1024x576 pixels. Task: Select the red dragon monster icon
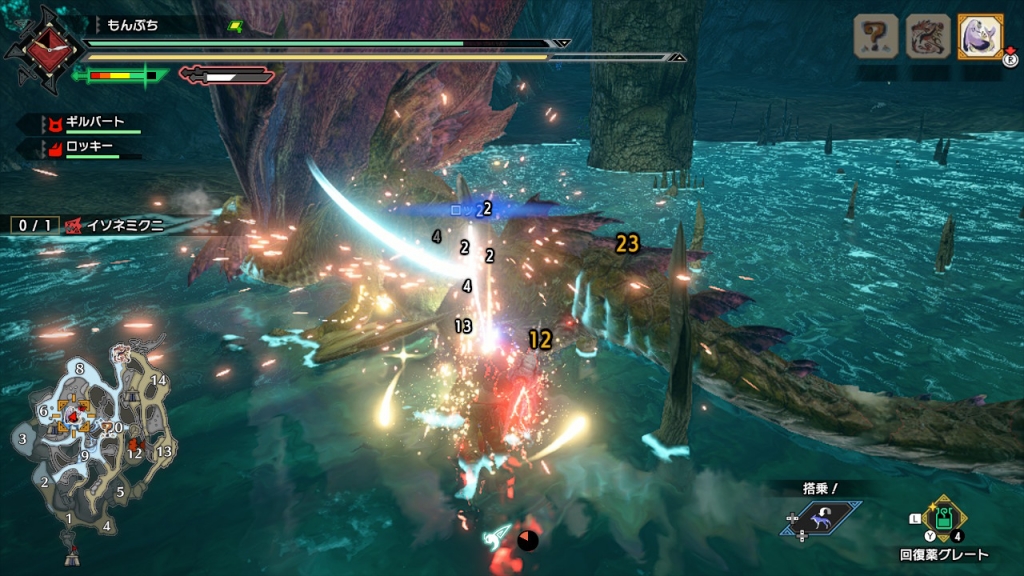point(927,37)
